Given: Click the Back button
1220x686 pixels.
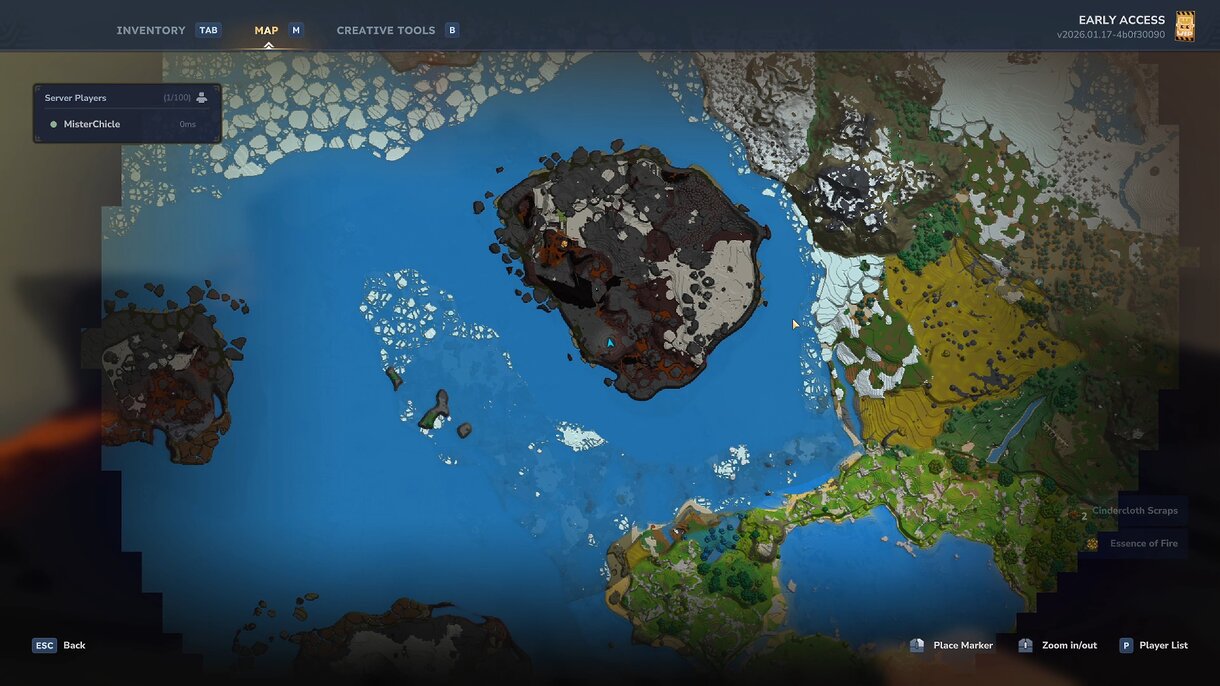Looking at the screenshot, I should (60, 645).
